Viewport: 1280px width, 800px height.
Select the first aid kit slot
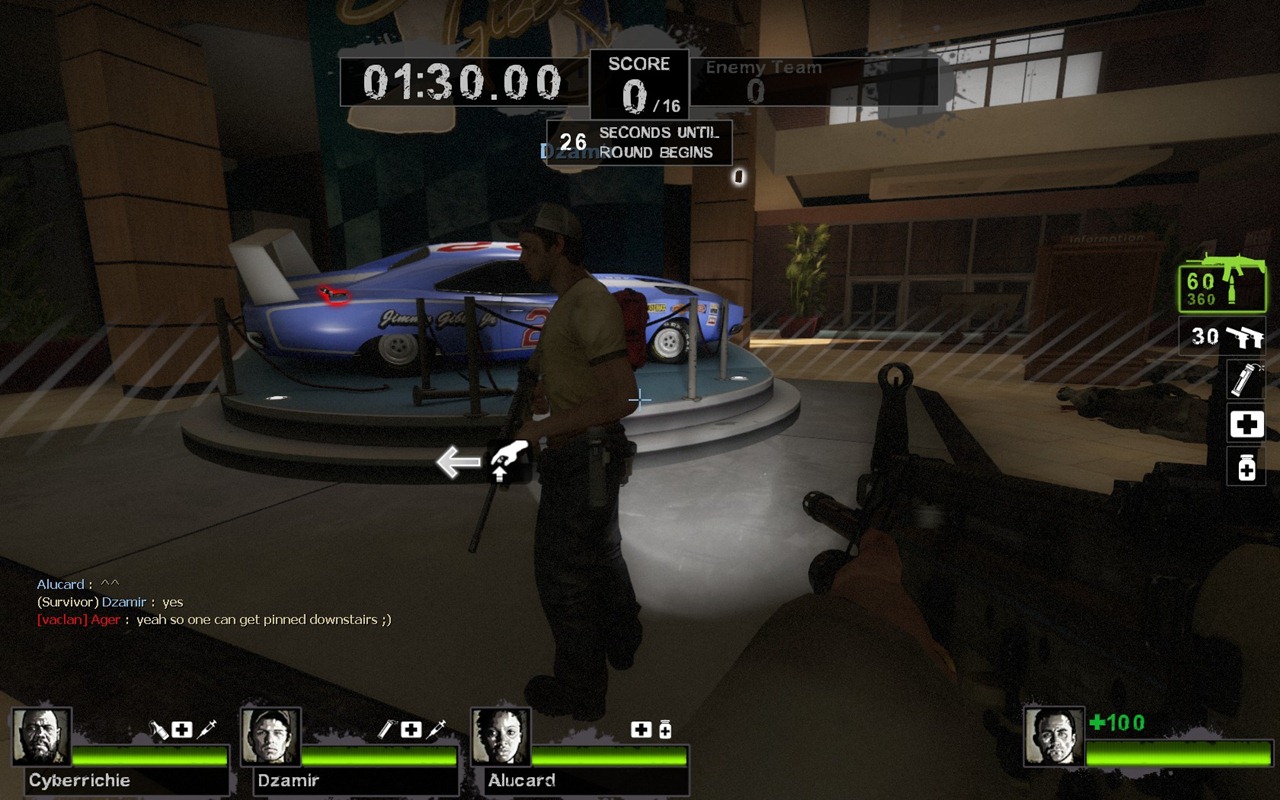[x=1246, y=425]
